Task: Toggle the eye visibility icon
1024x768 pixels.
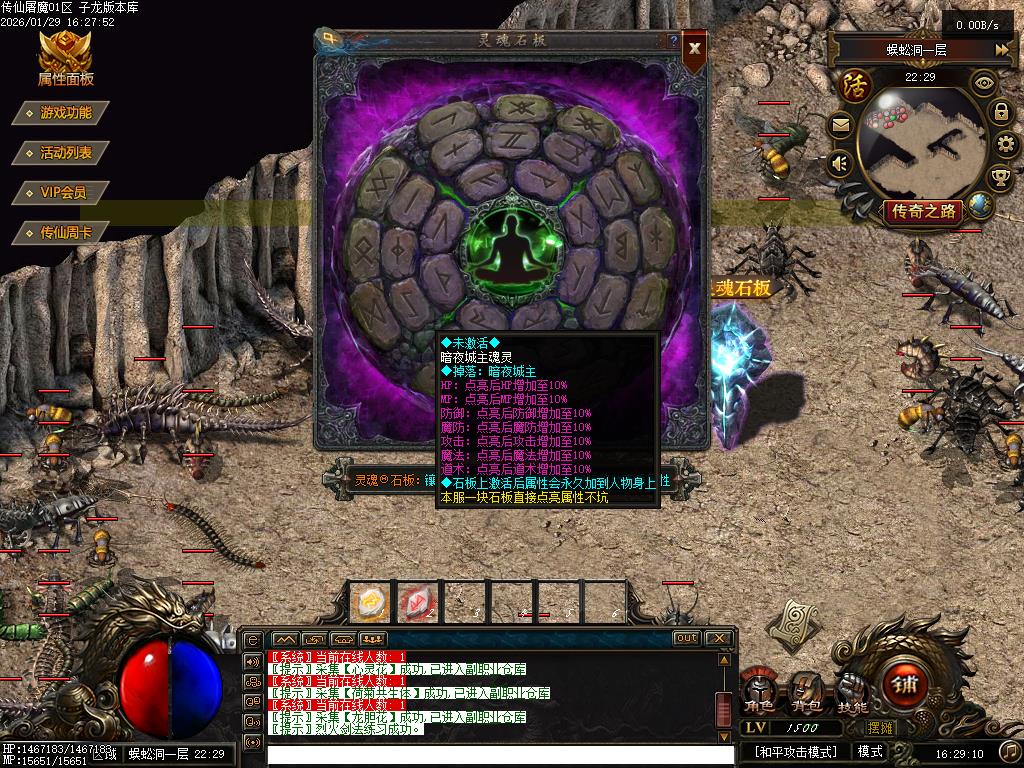Action: coord(984,83)
